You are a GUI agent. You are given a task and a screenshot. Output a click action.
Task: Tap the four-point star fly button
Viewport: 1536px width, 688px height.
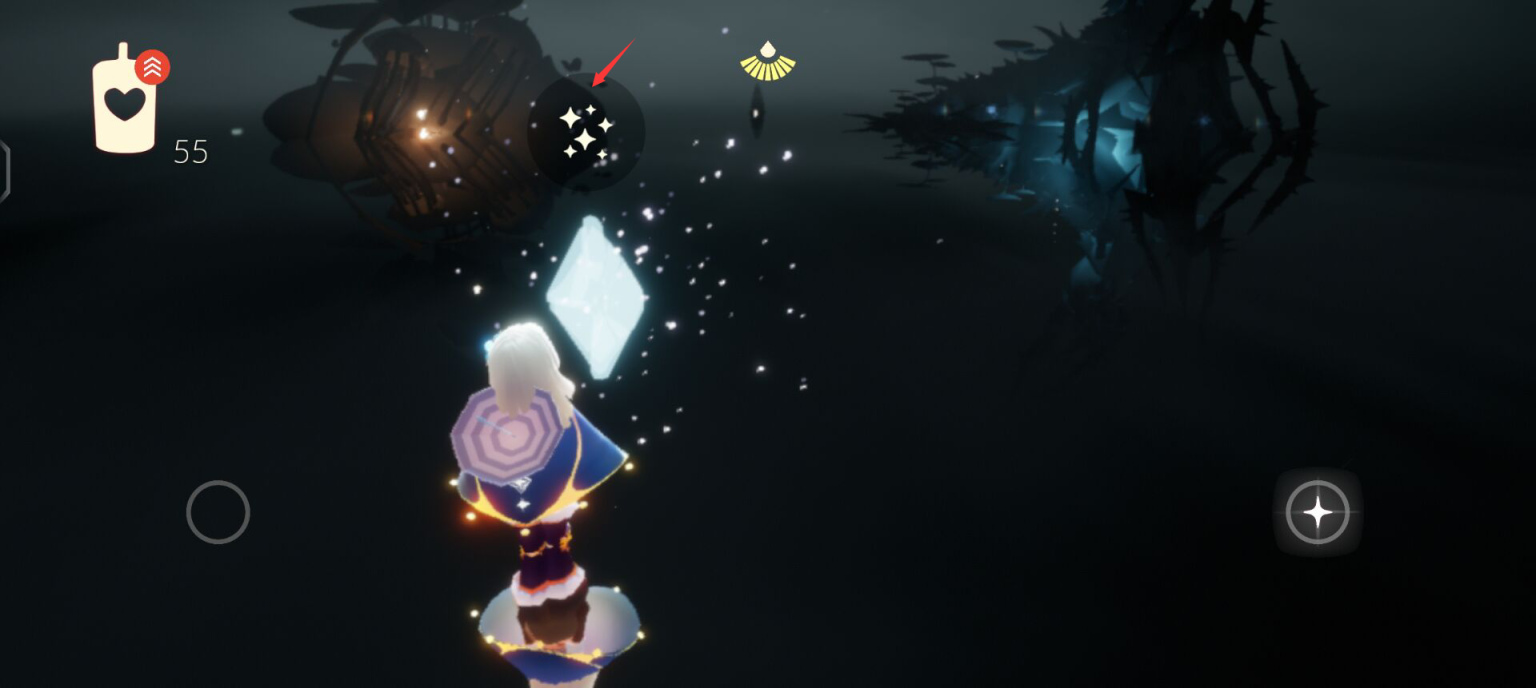(x=1317, y=512)
